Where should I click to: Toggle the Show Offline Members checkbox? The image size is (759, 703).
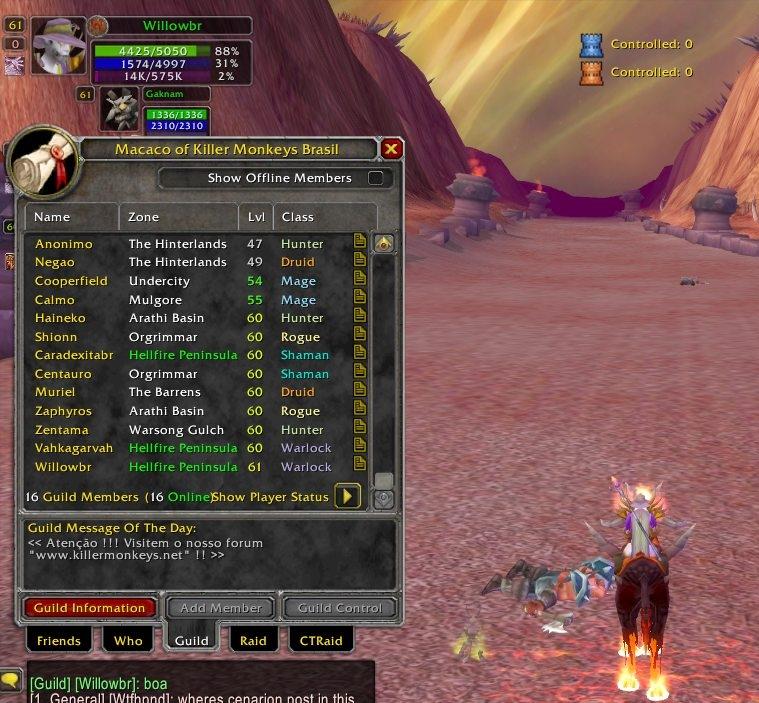point(376,178)
